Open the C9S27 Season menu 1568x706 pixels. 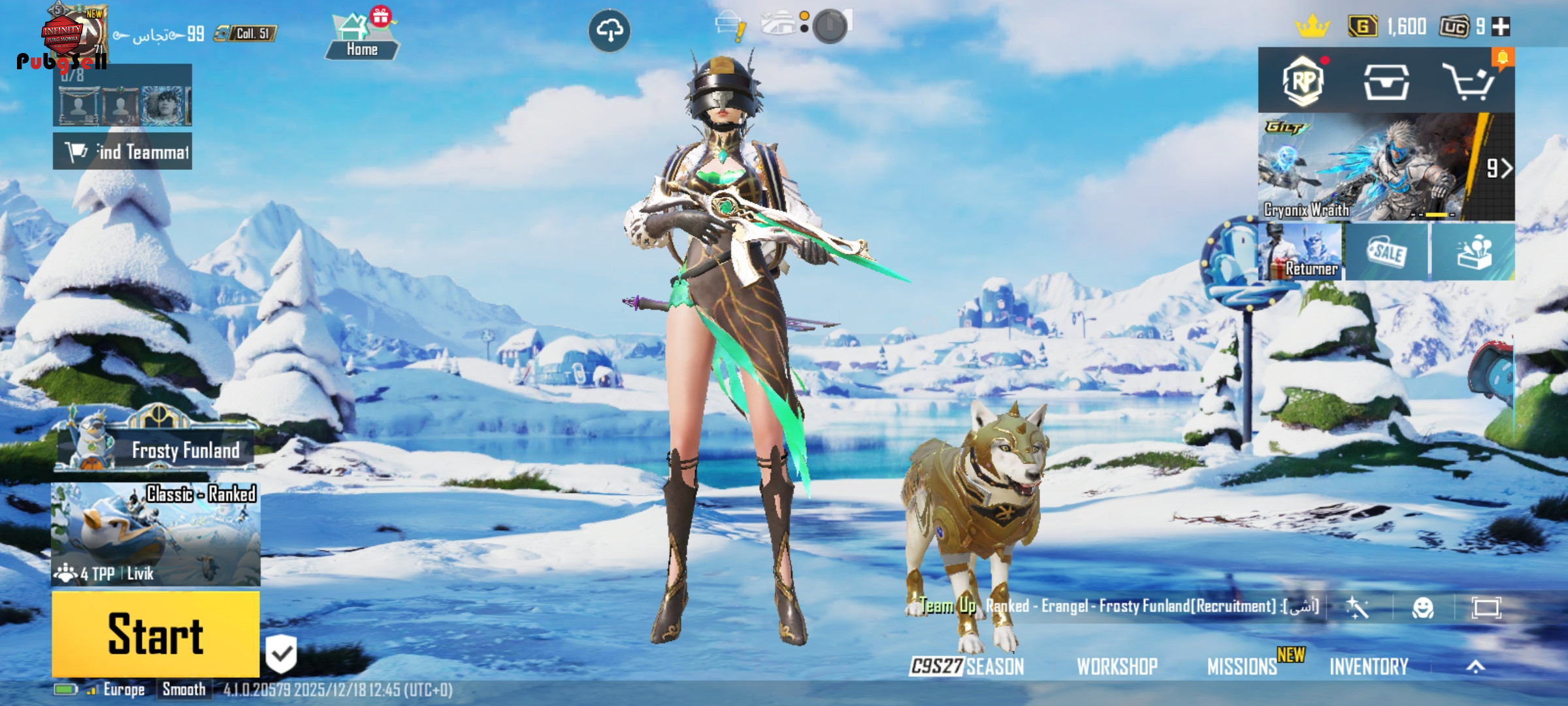tap(967, 666)
